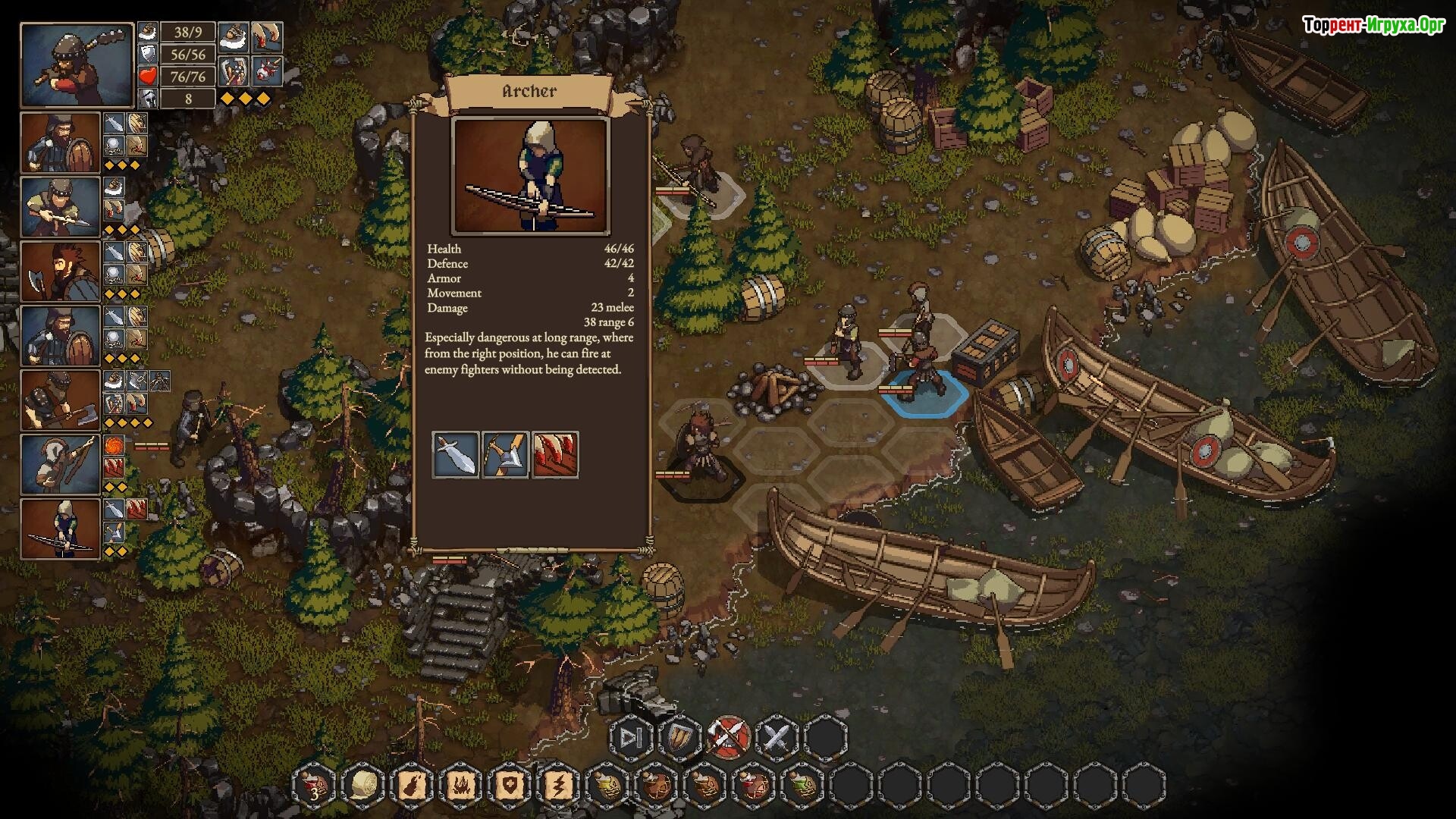
Task: Pick the hooded Archer portrait with longbow
Action: pyautogui.click(x=61, y=529)
